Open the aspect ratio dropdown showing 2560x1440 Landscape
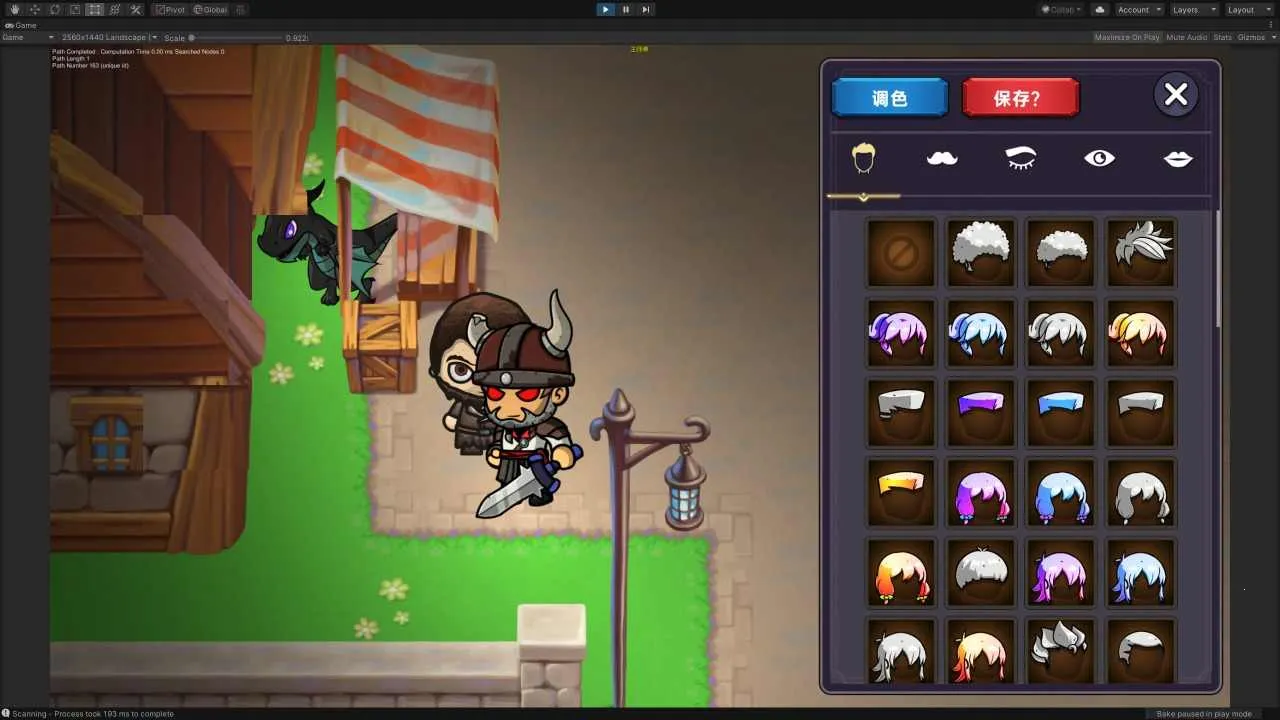 (x=107, y=37)
